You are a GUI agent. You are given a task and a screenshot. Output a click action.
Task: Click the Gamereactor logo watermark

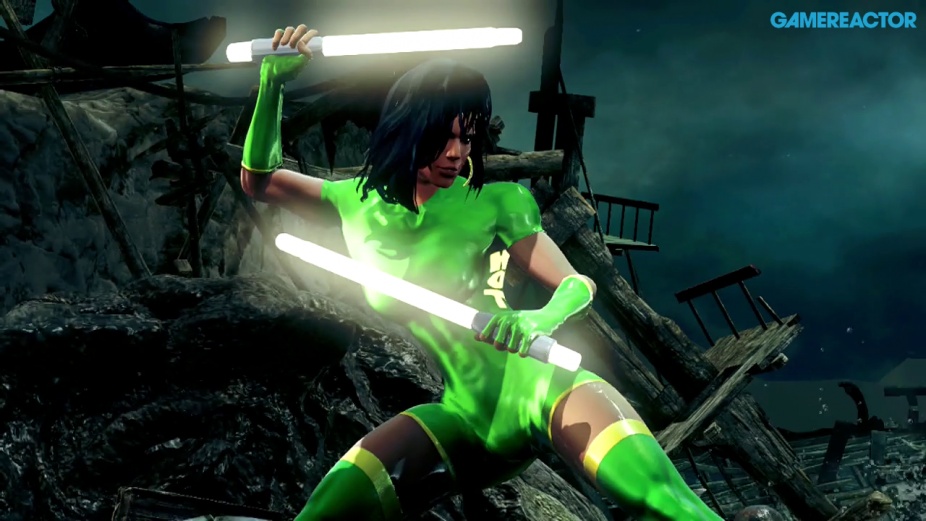(x=842, y=20)
